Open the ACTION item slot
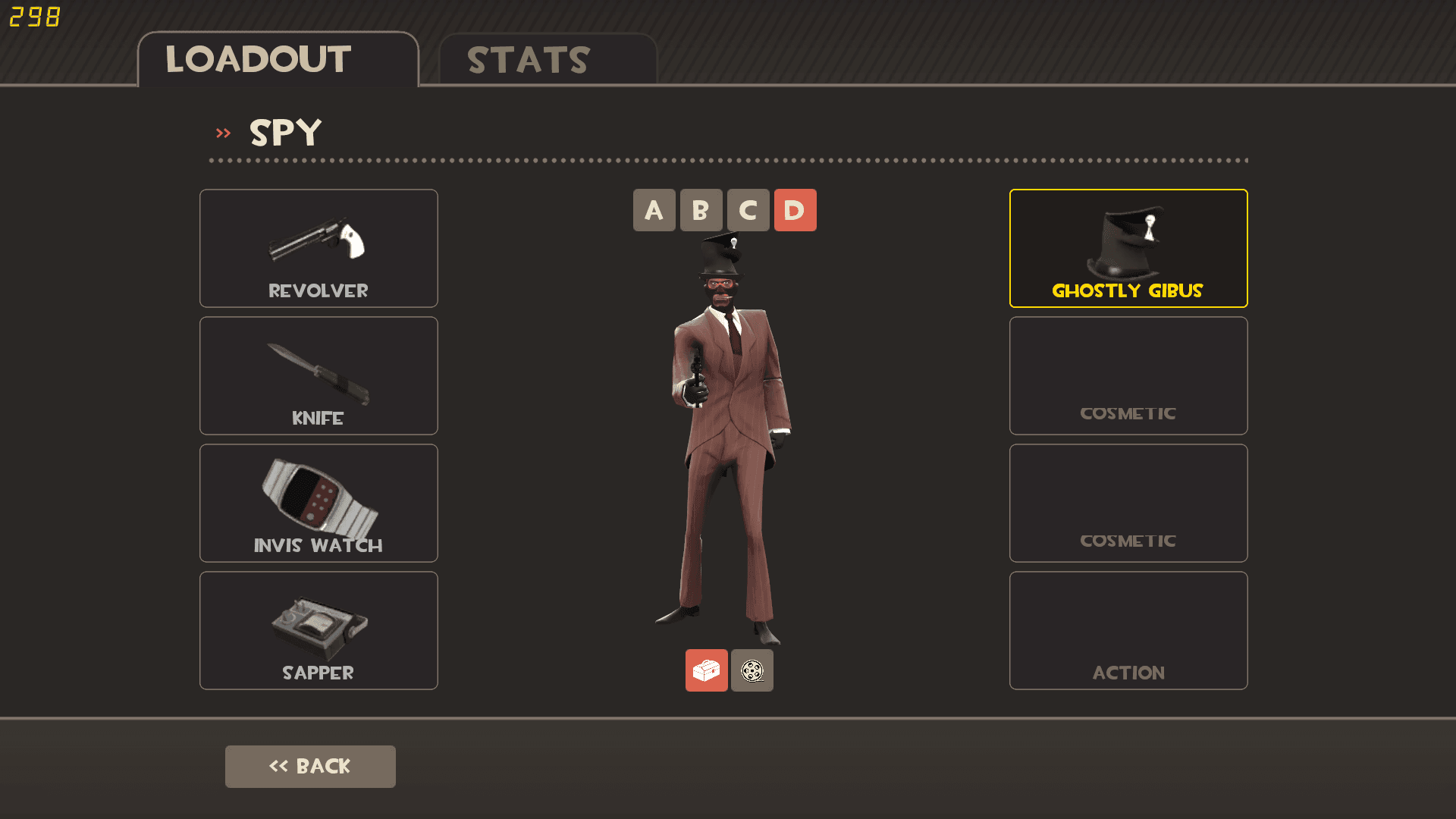The height and width of the screenshot is (819, 1456). pos(1128,630)
